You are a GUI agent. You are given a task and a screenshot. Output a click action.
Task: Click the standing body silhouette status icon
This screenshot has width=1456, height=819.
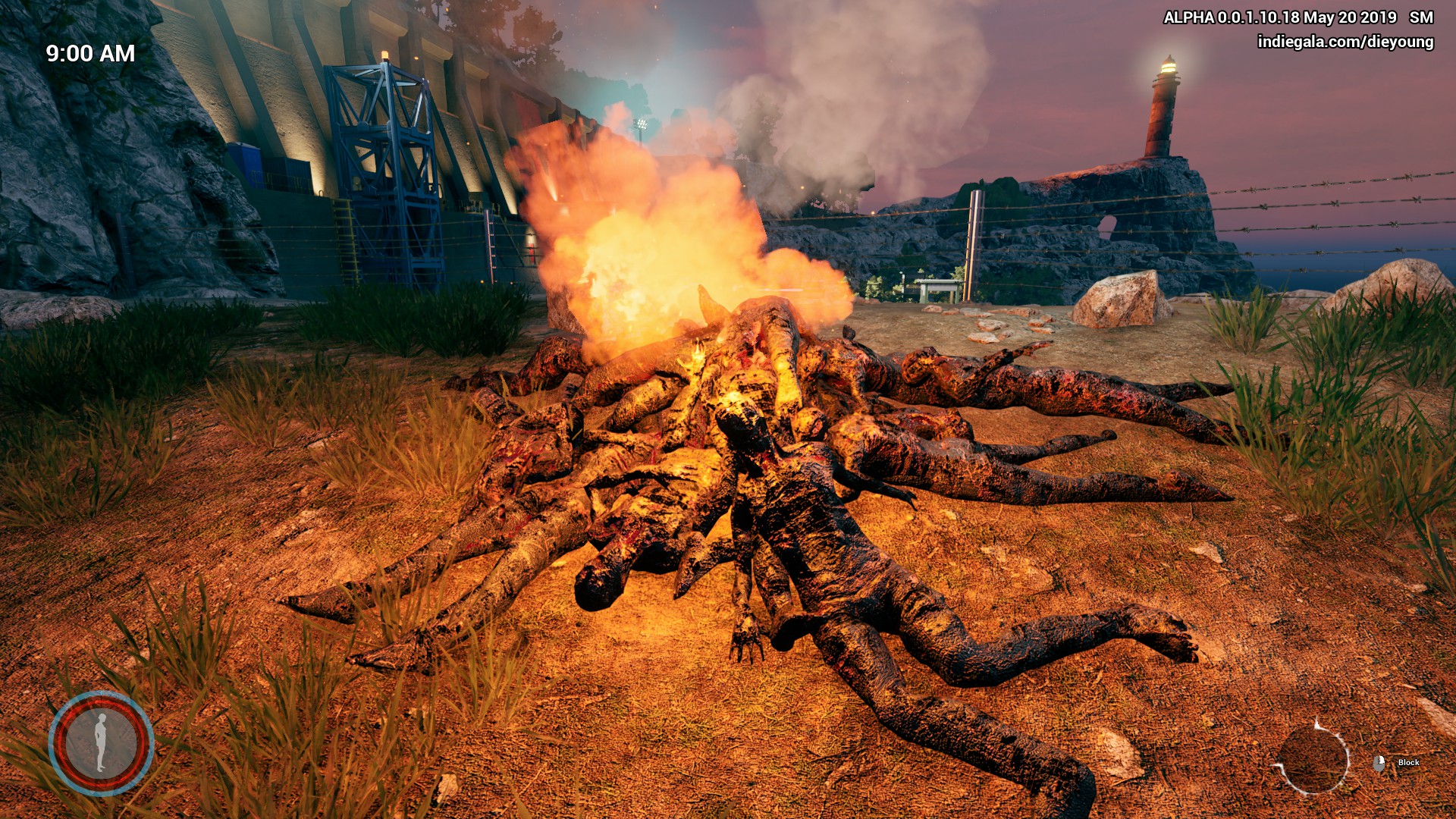pos(101,742)
